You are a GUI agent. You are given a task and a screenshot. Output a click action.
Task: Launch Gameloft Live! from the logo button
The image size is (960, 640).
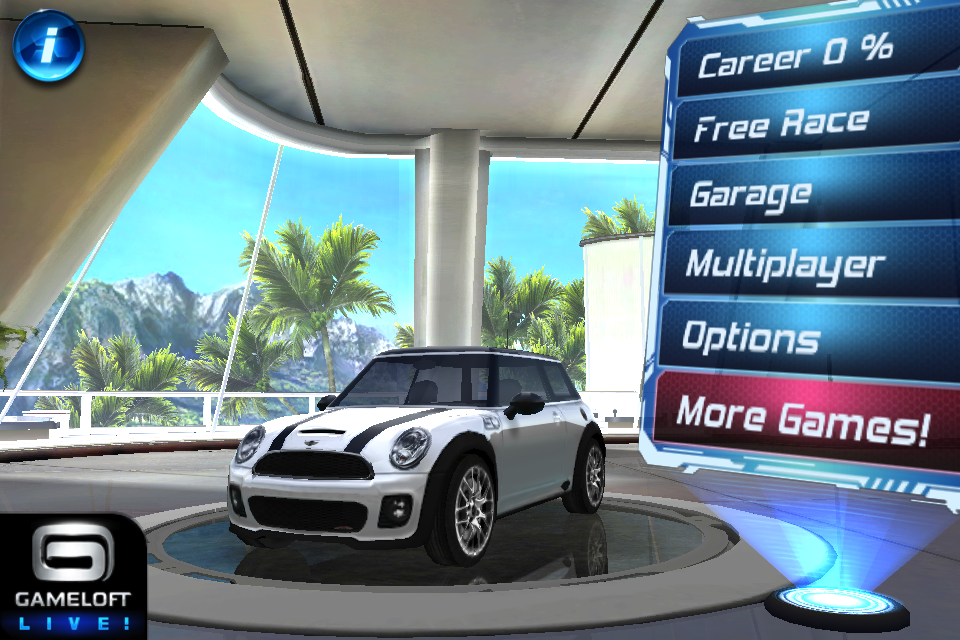(72, 578)
